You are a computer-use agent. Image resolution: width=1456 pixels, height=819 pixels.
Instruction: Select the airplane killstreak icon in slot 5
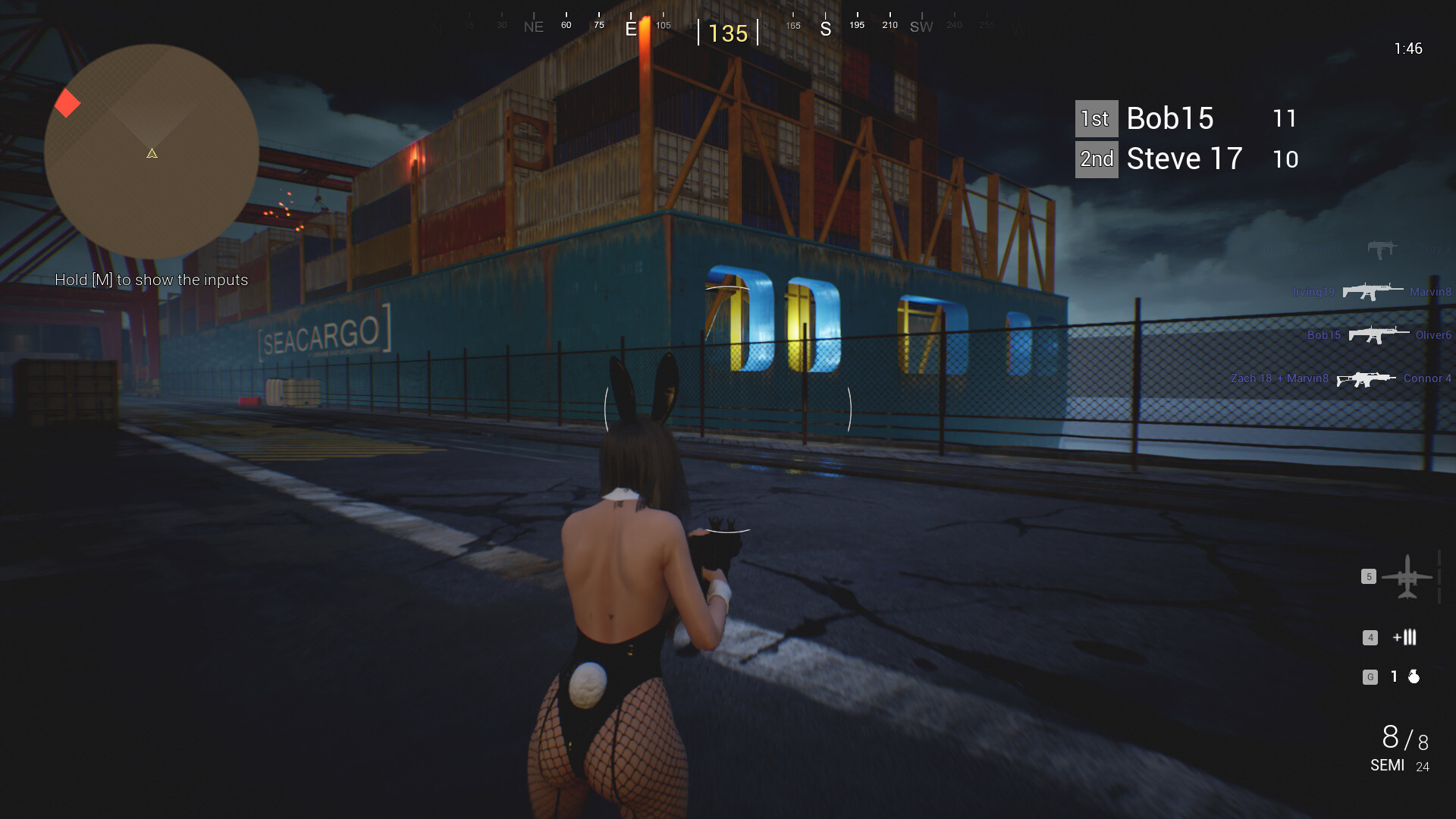[1409, 576]
